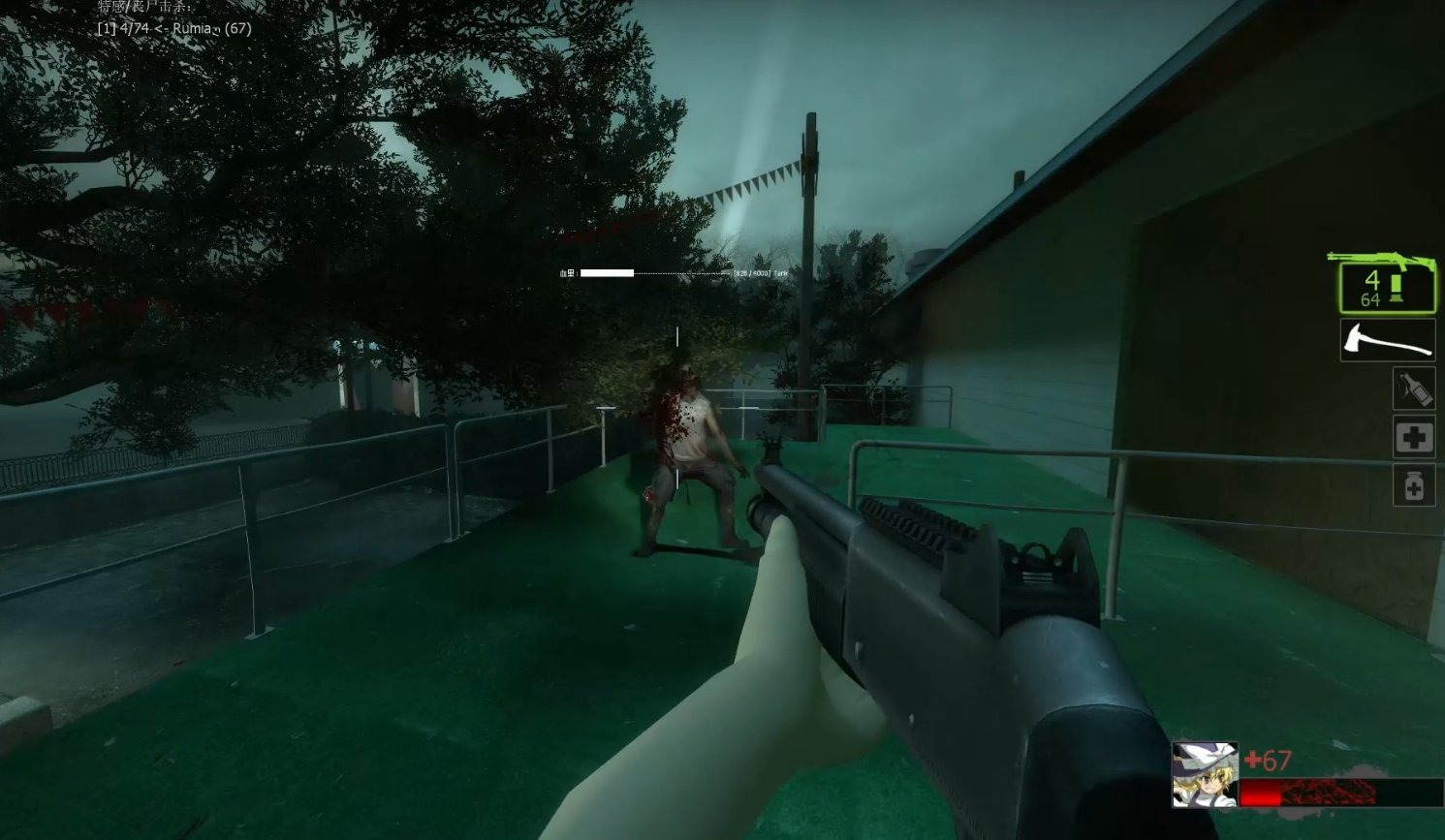Select the pain pills bottle slot

pyautogui.click(x=1414, y=485)
